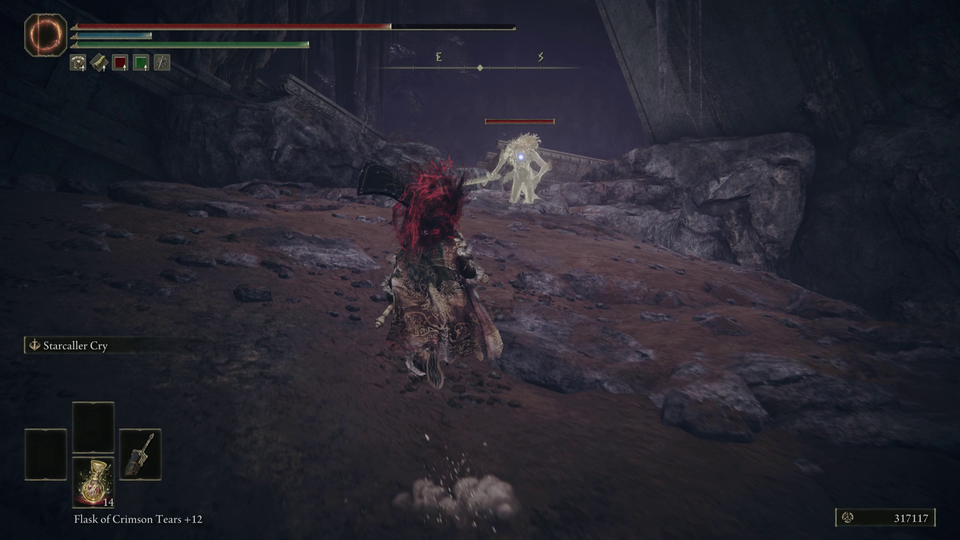Image resolution: width=960 pixels, height=540 pixels.
Task: Click the scroll status effect icon
Action: [x=99, y=63]
